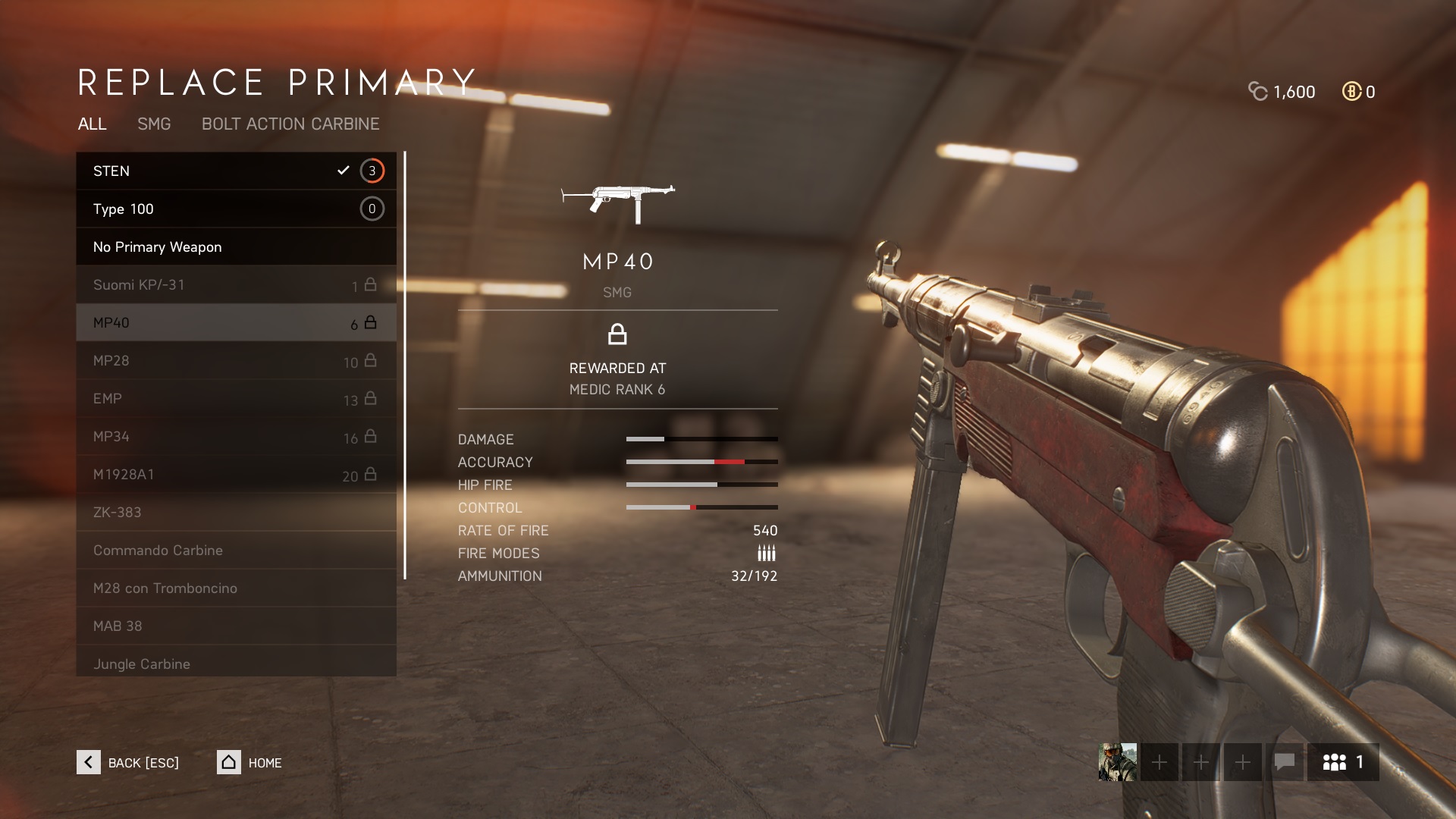Select the ALL weapons tab
1456x819 pixels.
click(x=92, y=124)
